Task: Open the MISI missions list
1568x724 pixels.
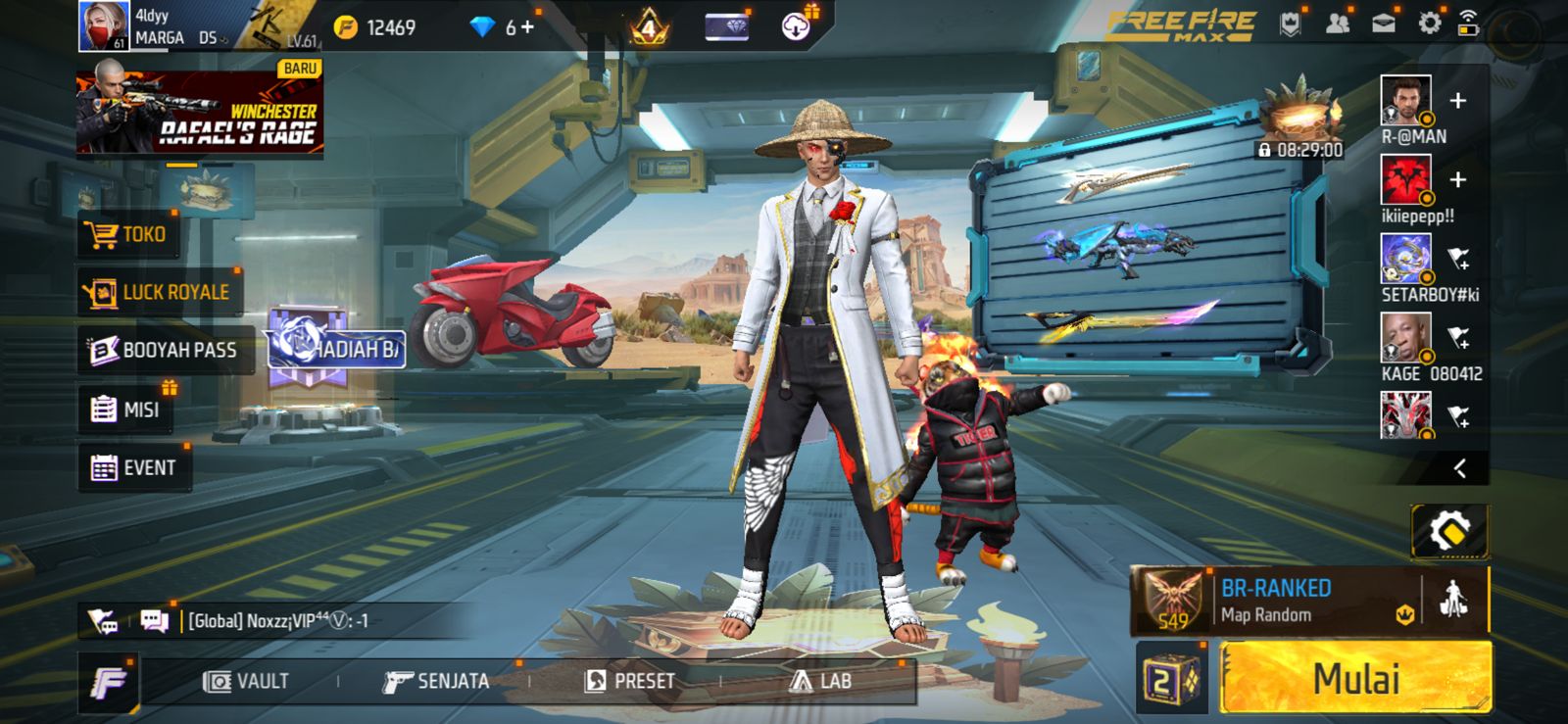Action: (x=125, y=410)
